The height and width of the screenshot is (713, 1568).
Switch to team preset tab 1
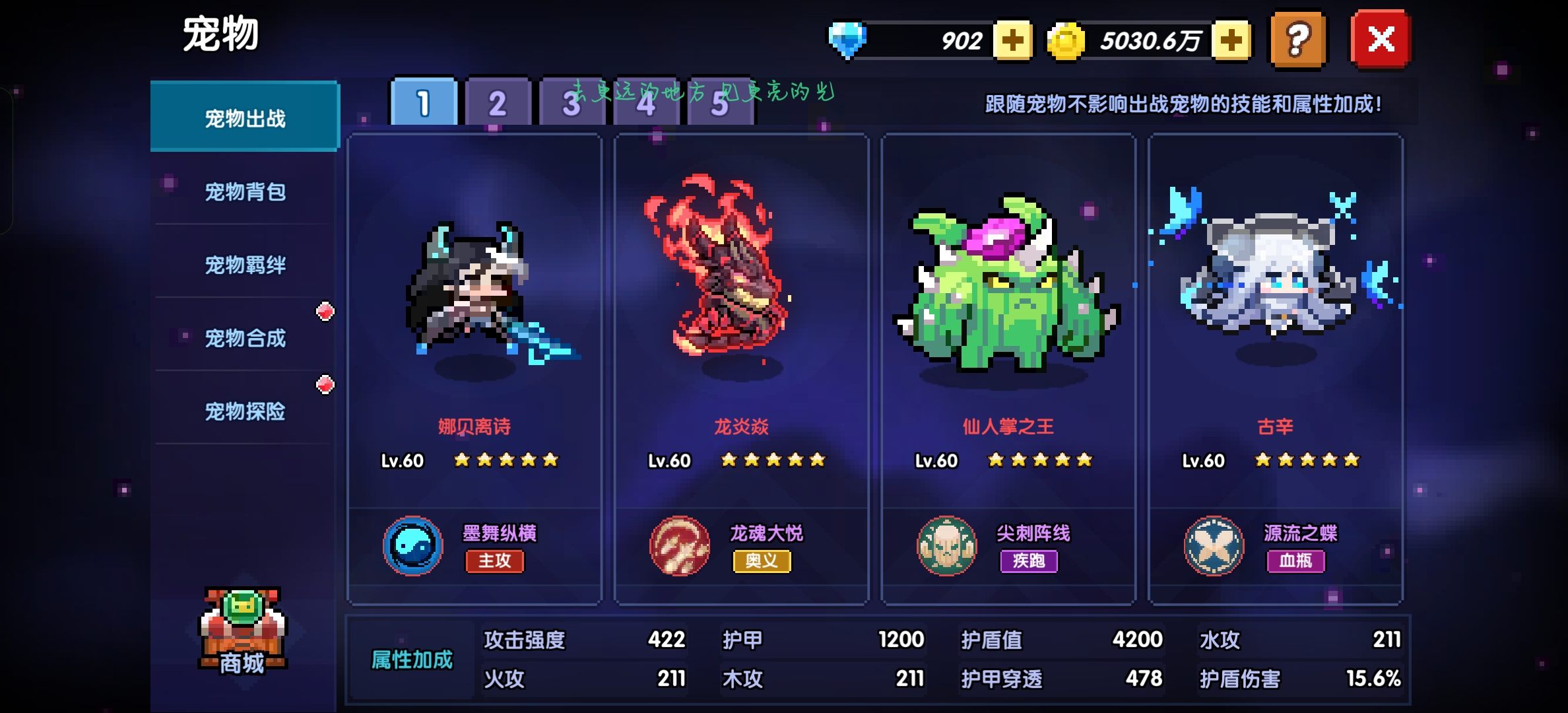(x=424, y=103)
